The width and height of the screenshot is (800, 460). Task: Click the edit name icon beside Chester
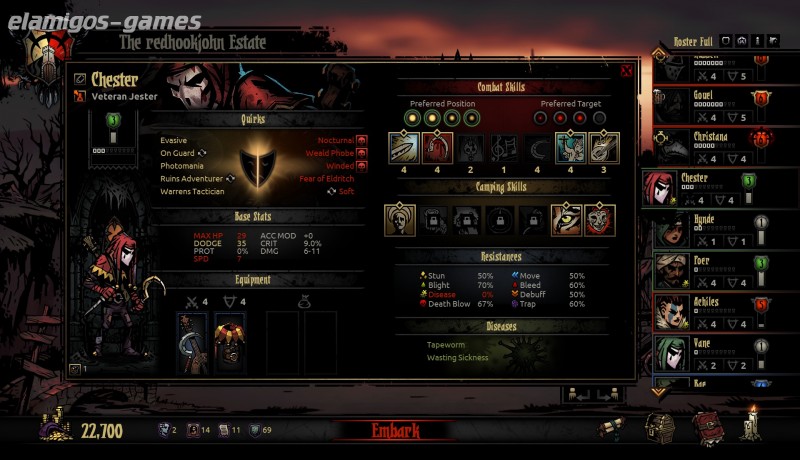(x=80, y=79)
